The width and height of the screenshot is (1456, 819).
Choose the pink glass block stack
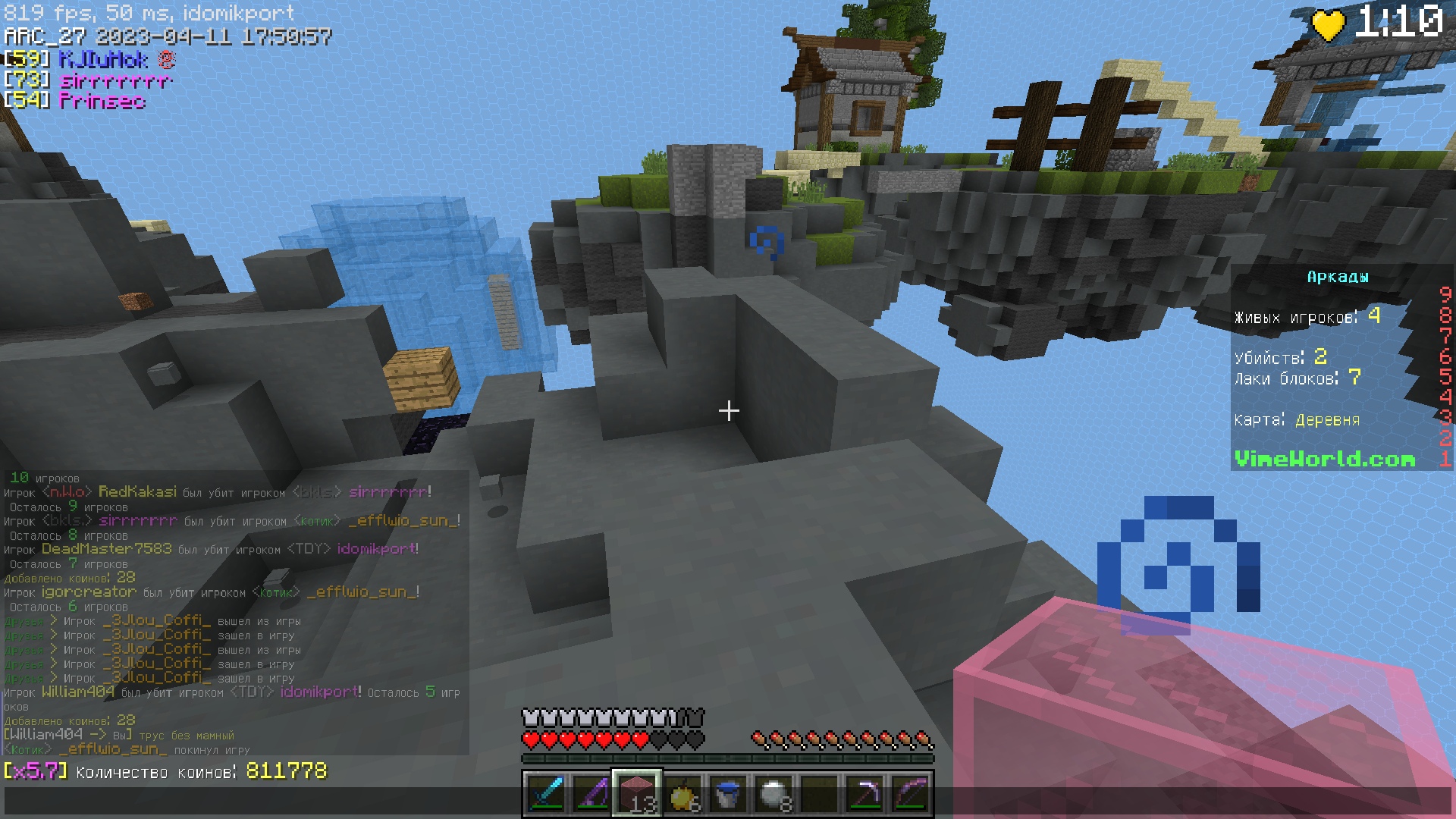pyautogui.click(x=637, y=794)
